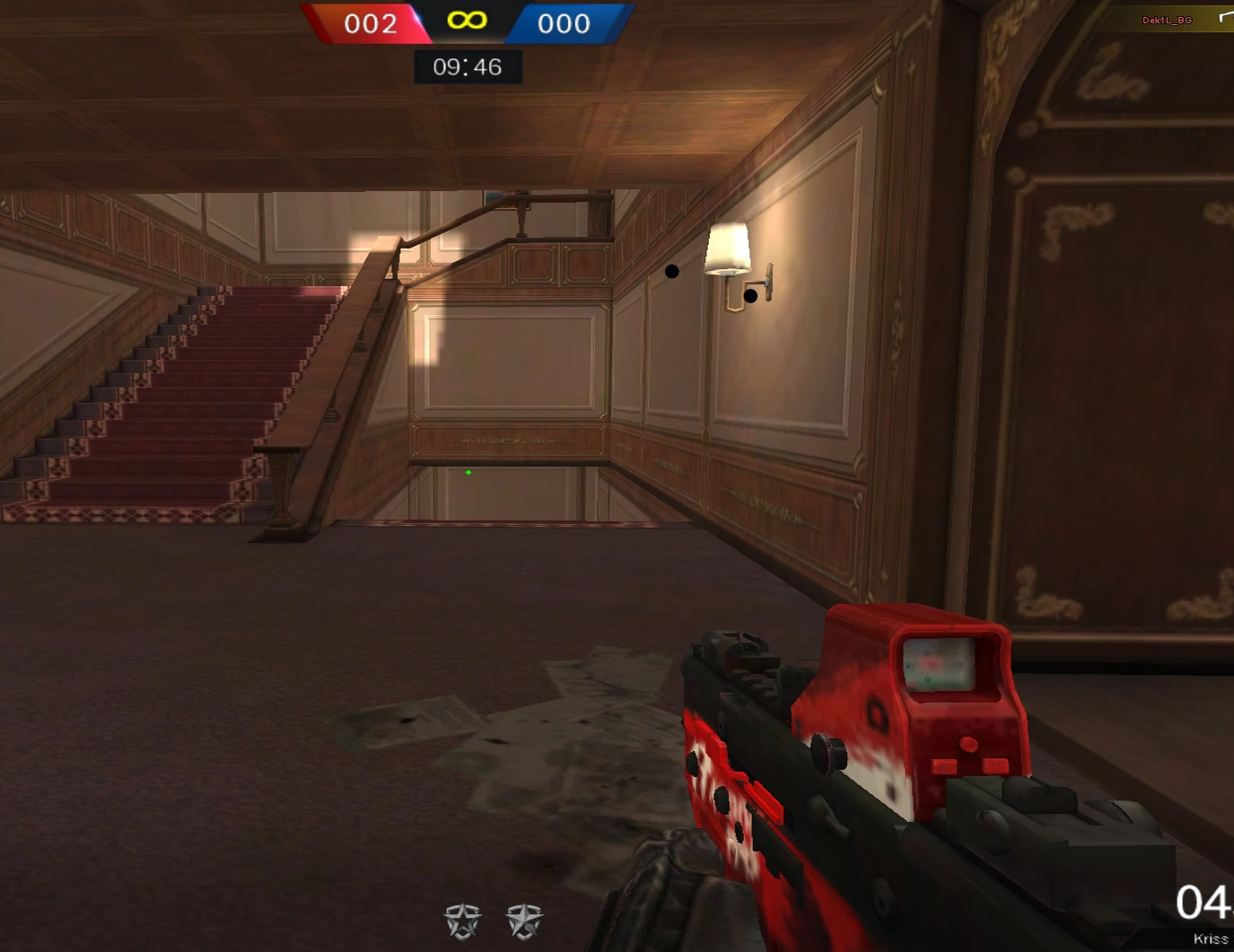Select the Kriss weapon name label
The image size is (1234, 952).
click(x=1211, y=939)
